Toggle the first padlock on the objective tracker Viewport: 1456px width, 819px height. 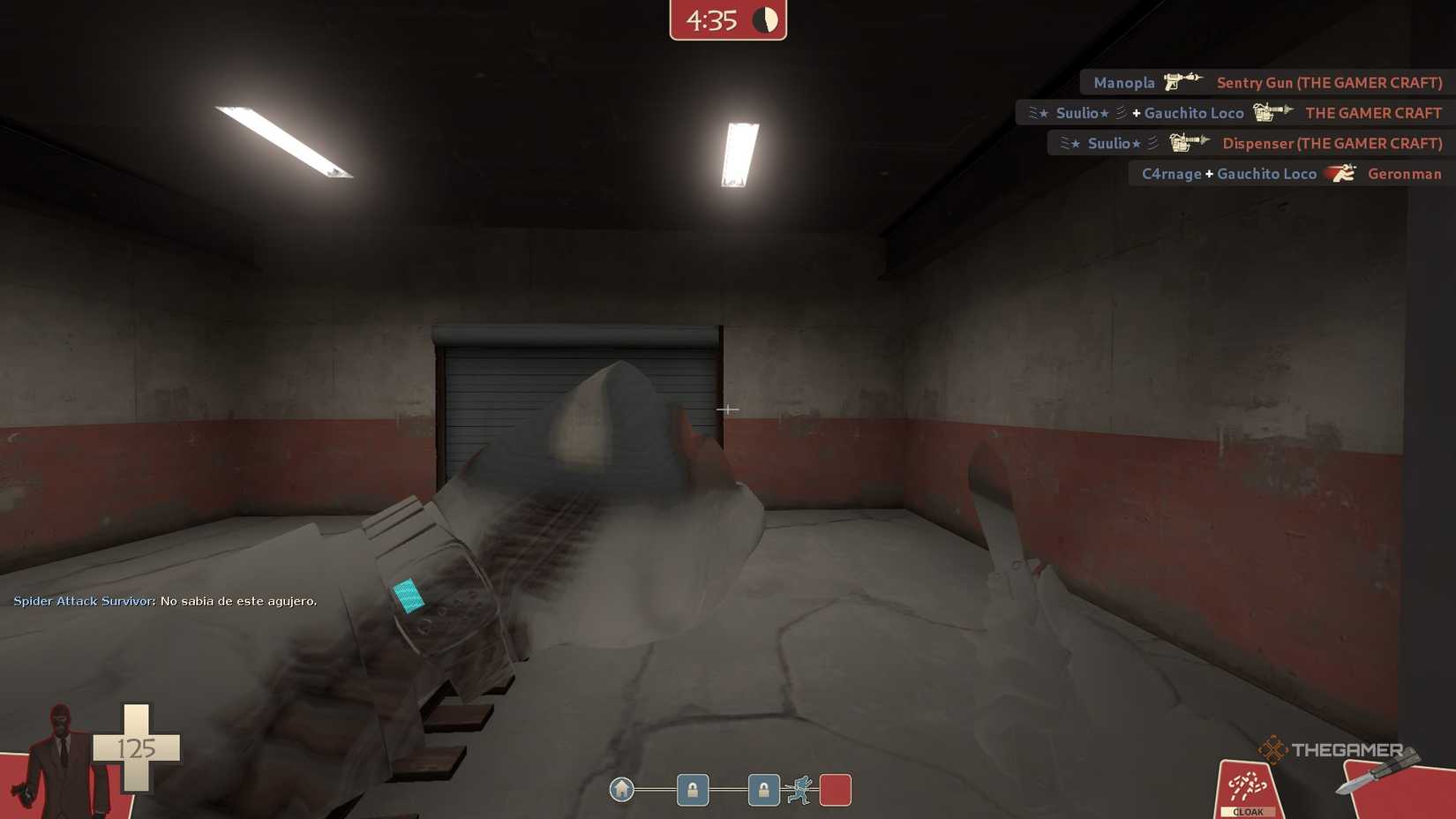pos(692,791)
